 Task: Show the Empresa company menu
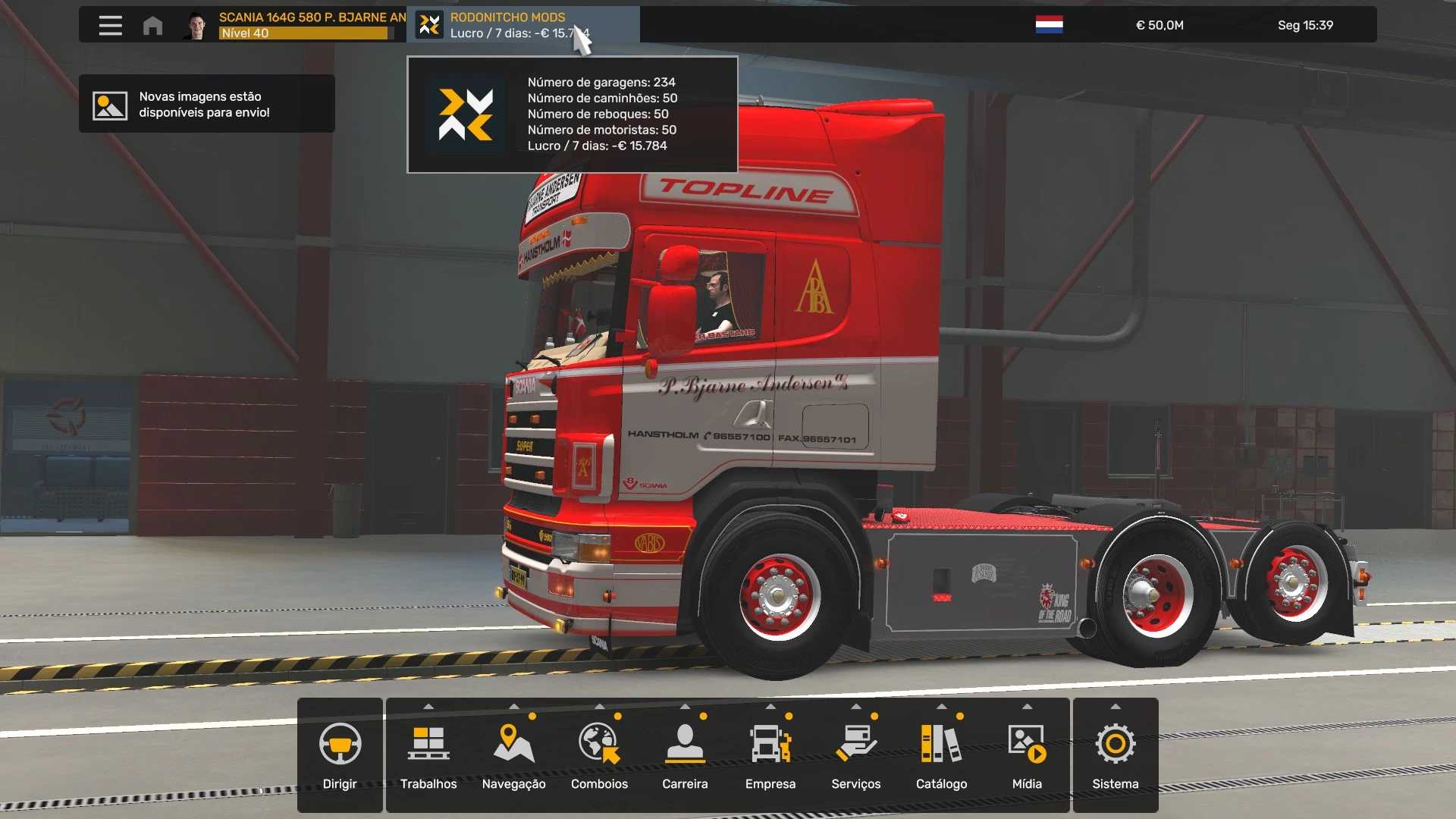click(x=770, y=755)
